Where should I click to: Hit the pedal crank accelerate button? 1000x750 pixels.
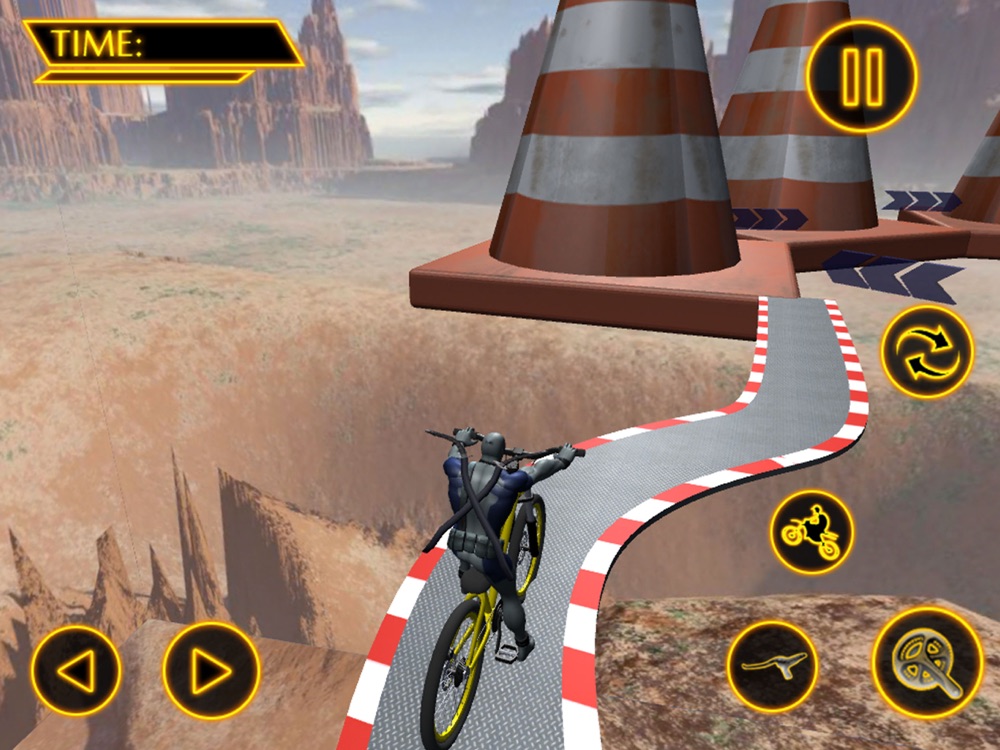927,663
